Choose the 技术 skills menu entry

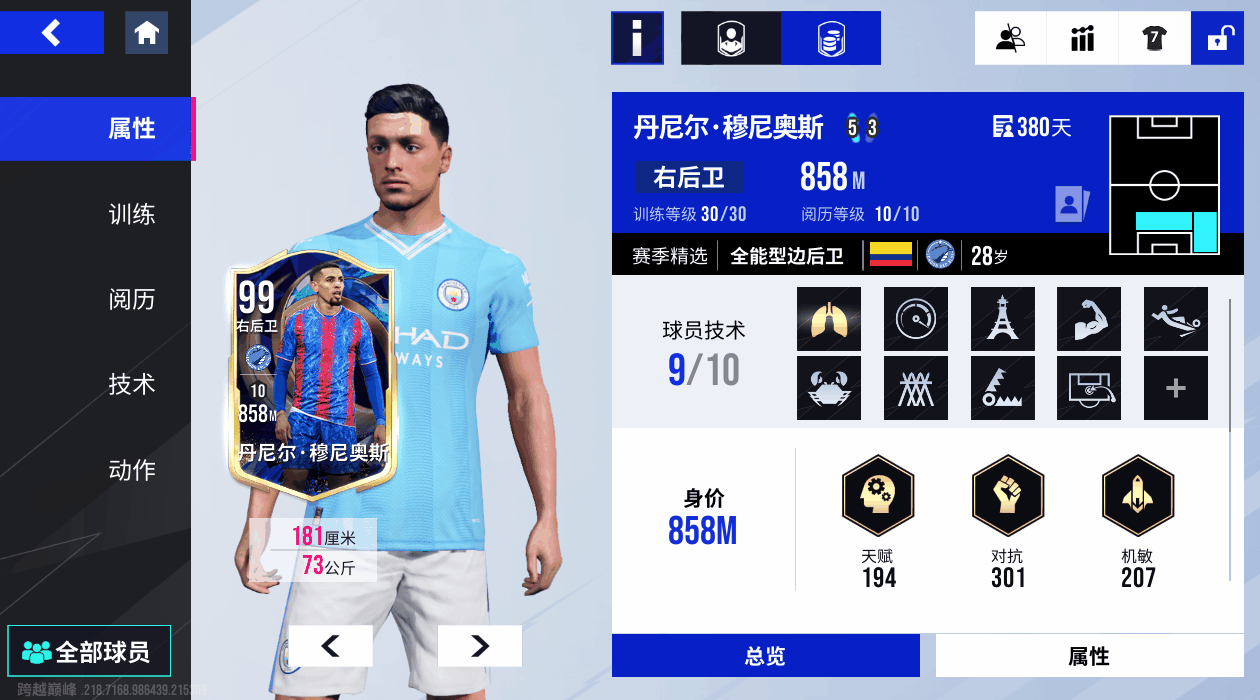pos(132,384)
